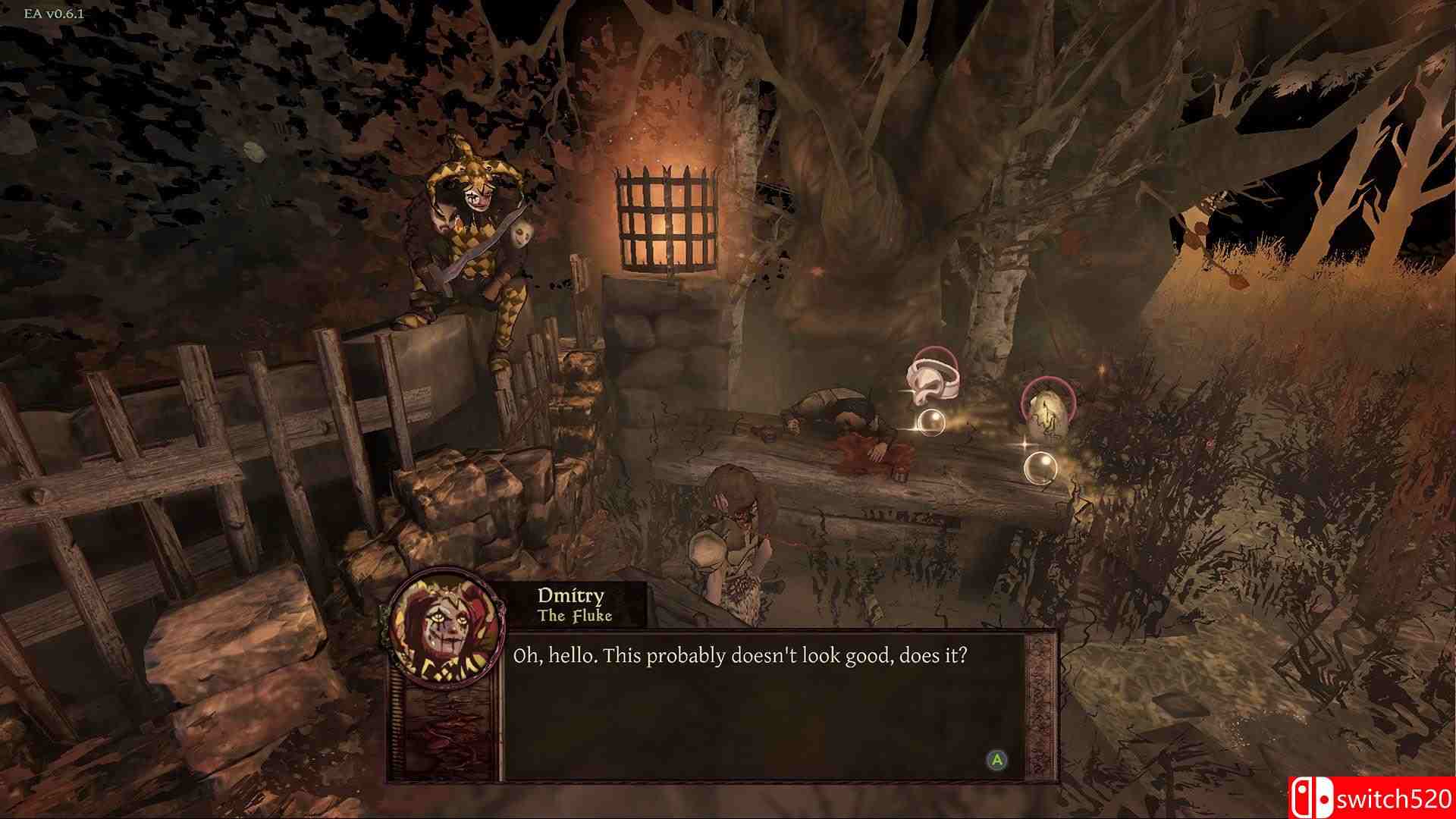Select the name plate reading Dmitry
This screenshot has height=819, width=1456.
click(569, 597)
